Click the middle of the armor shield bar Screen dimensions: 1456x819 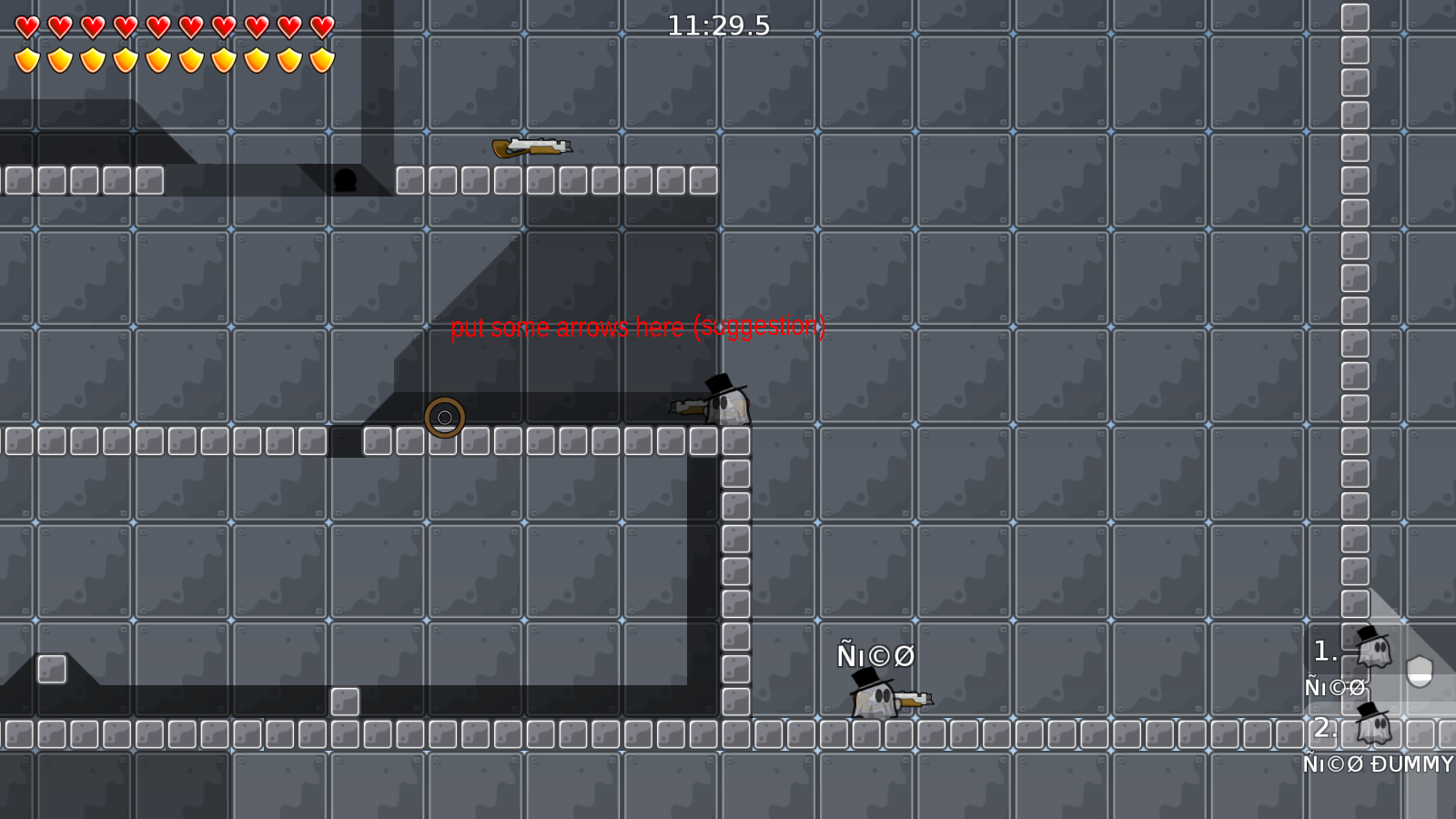(173, 57)
